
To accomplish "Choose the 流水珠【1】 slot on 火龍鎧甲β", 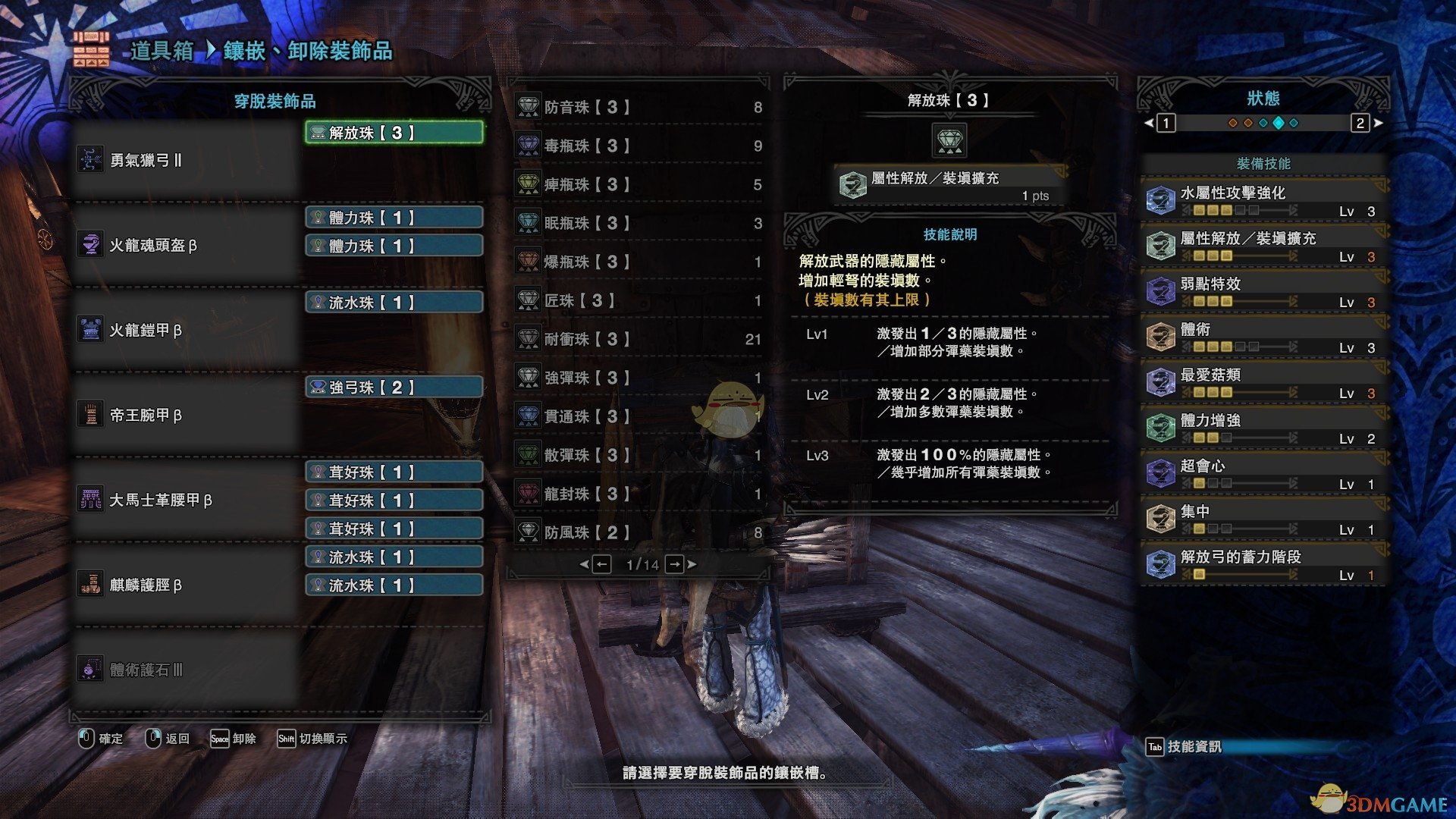I will tap(394, 303).
